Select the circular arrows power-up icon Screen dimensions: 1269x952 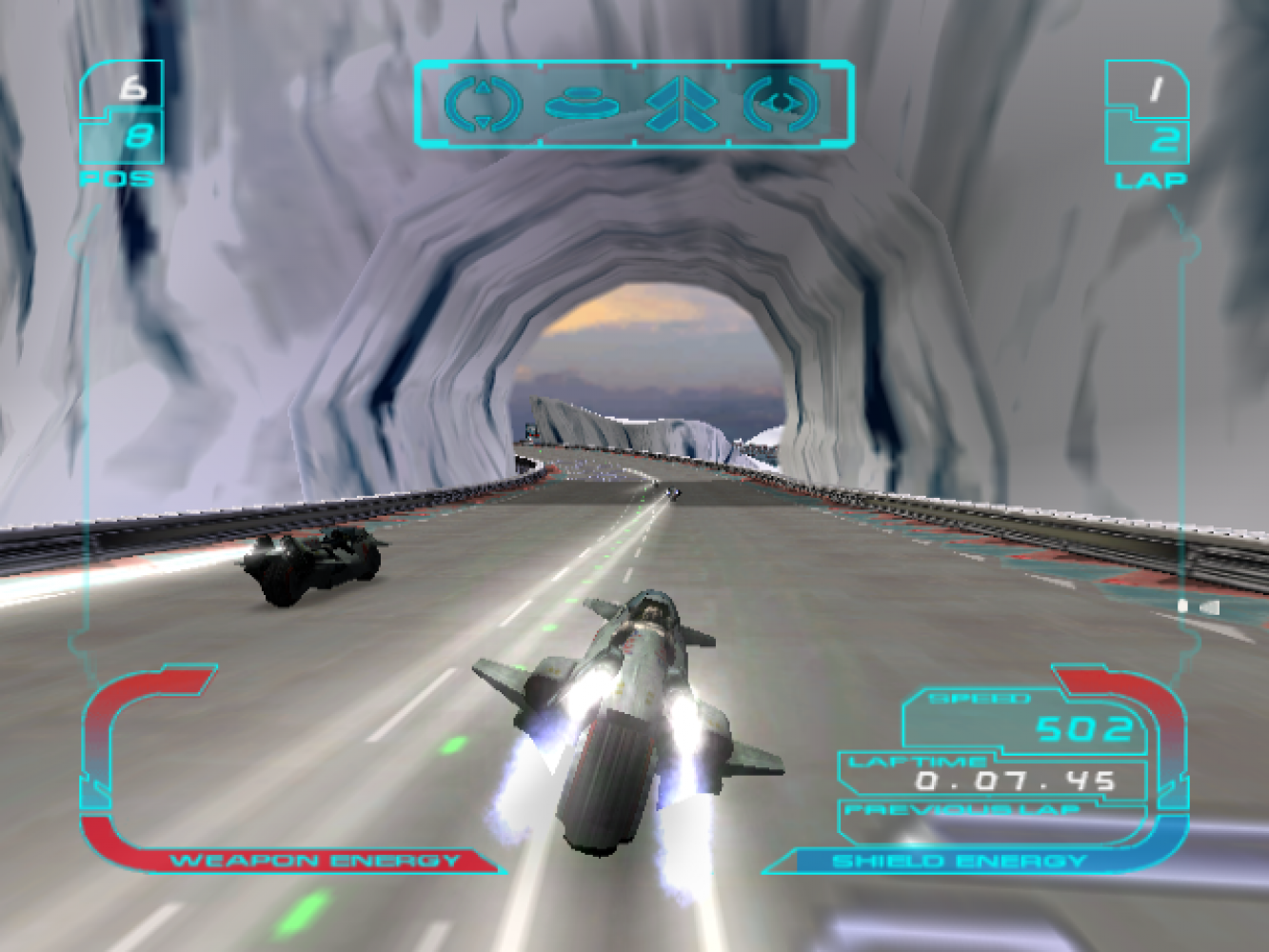(483, 104)
